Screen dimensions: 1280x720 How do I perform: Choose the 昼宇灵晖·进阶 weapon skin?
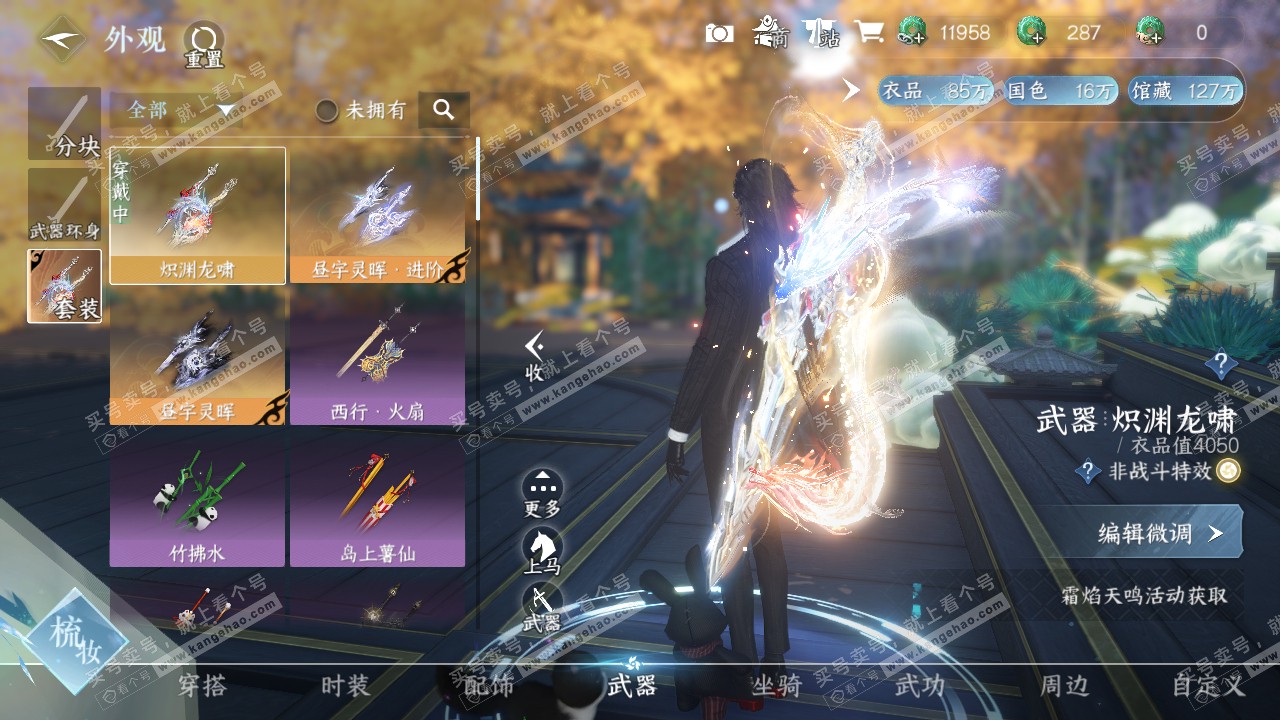pyautogui.click(x=377, y=216)
